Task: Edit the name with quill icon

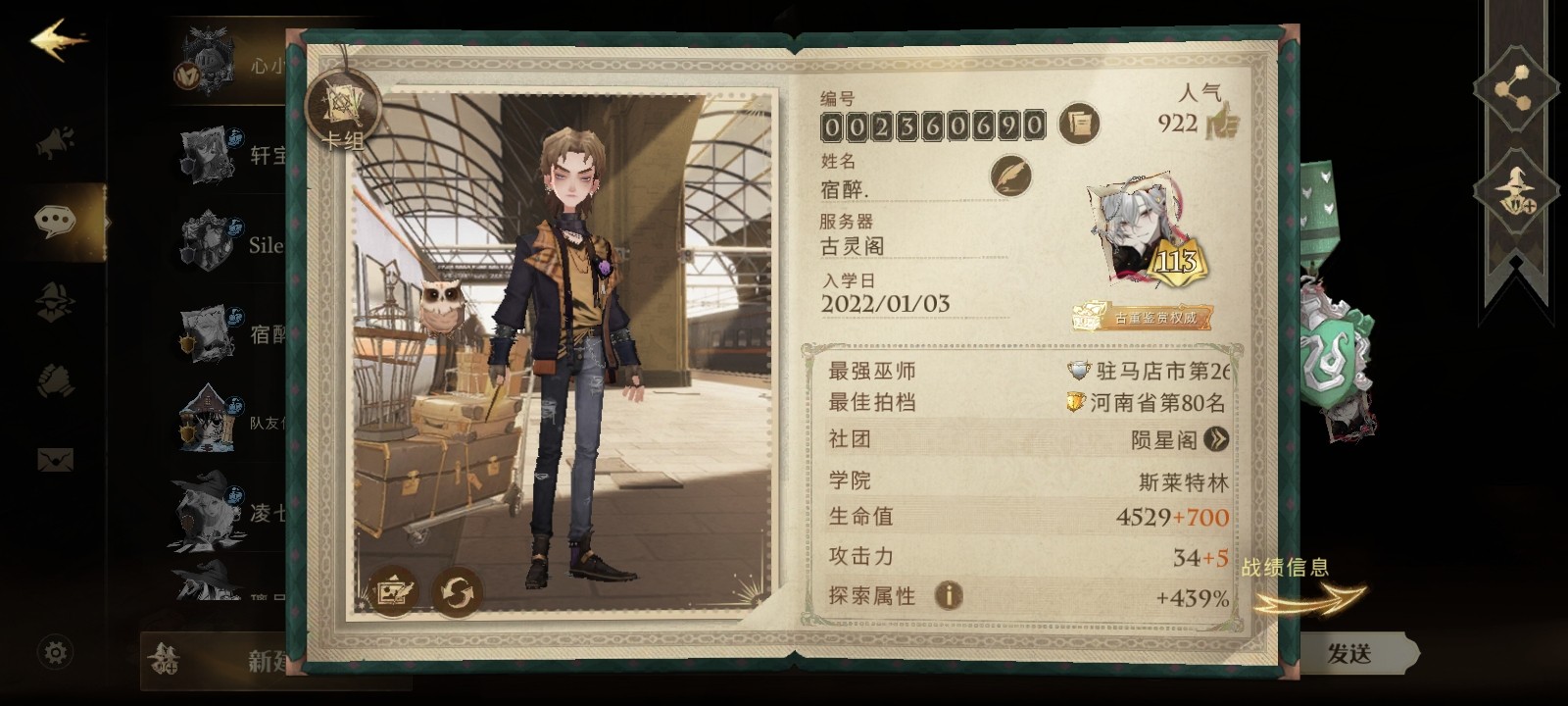Action: (1009, 176)
